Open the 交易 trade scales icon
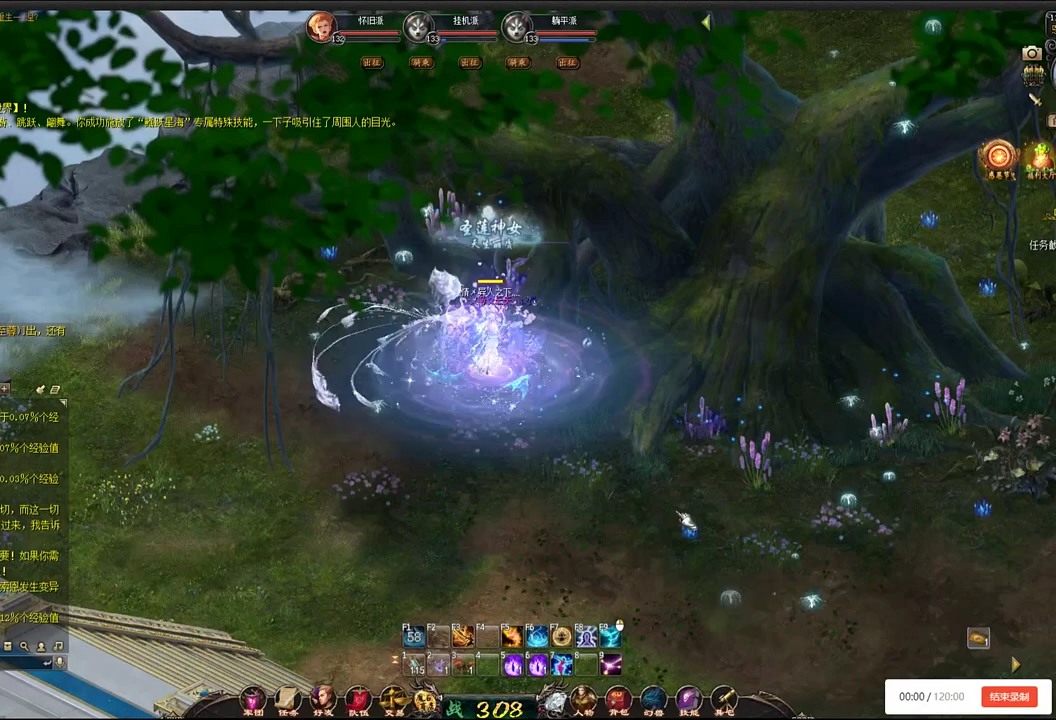Screen dimensions: 1056x720 (x=393, y=699)
